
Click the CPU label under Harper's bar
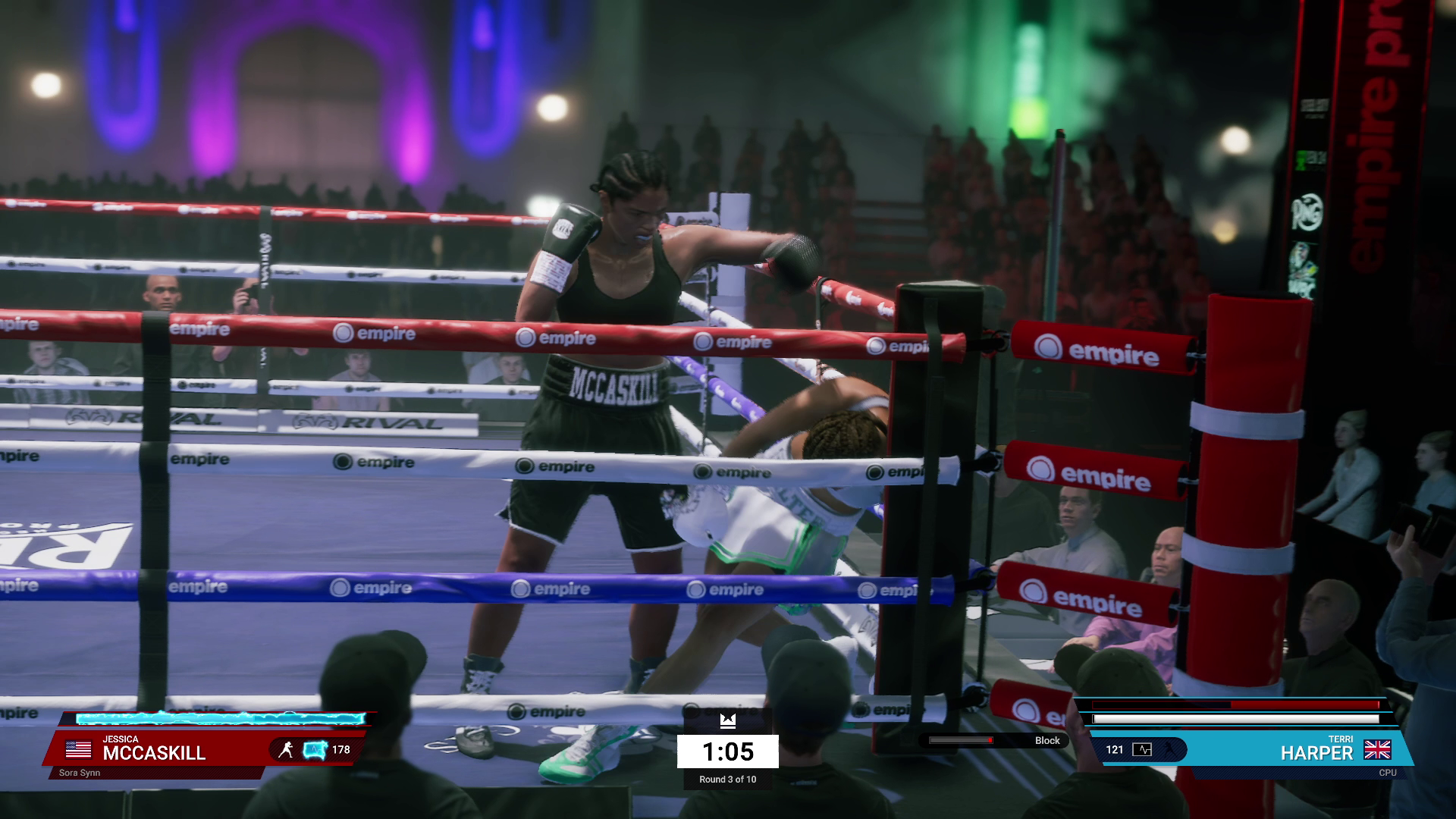point(1389,772)
